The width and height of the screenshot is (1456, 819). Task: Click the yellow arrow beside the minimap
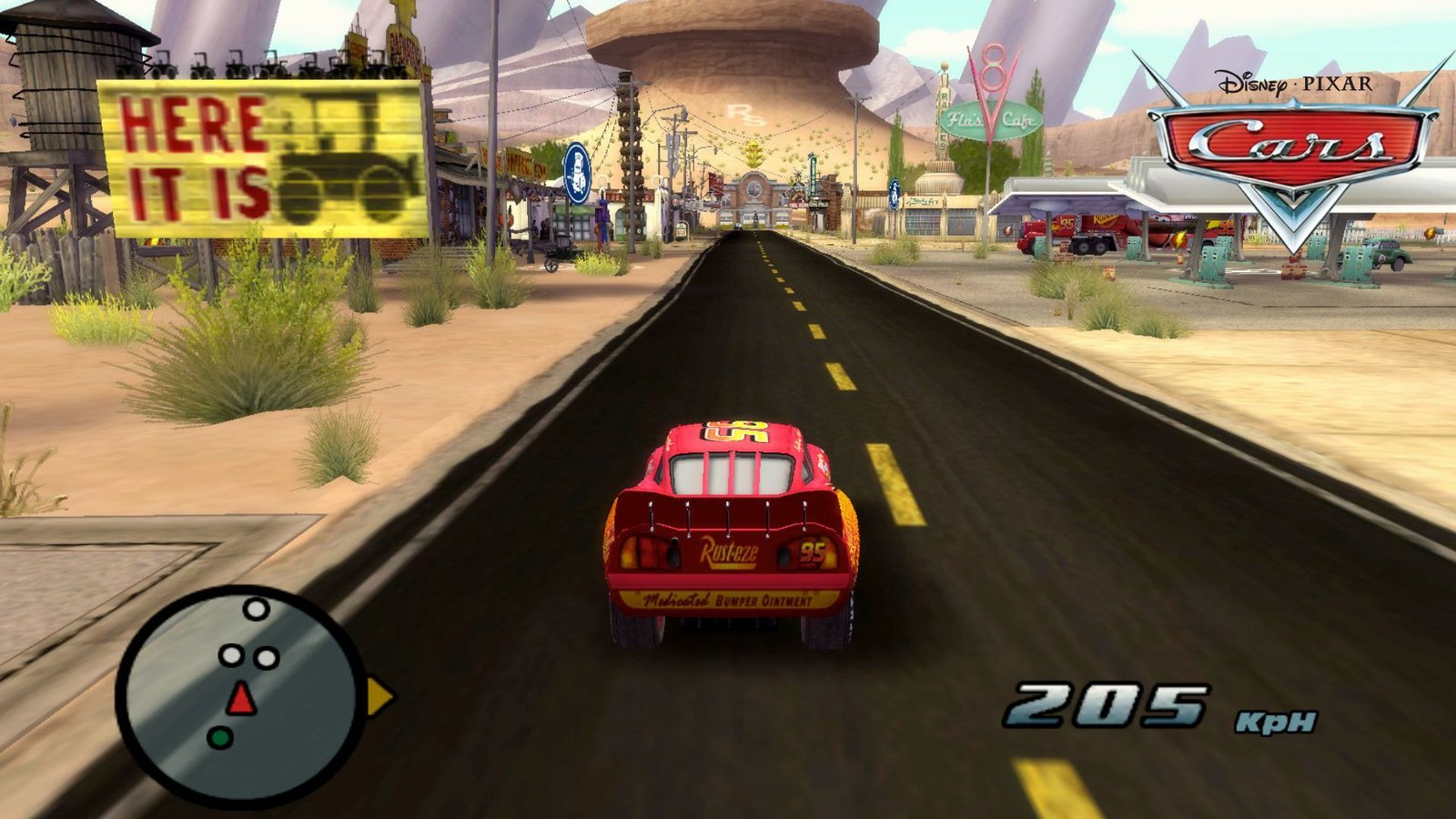coord(378,695)
